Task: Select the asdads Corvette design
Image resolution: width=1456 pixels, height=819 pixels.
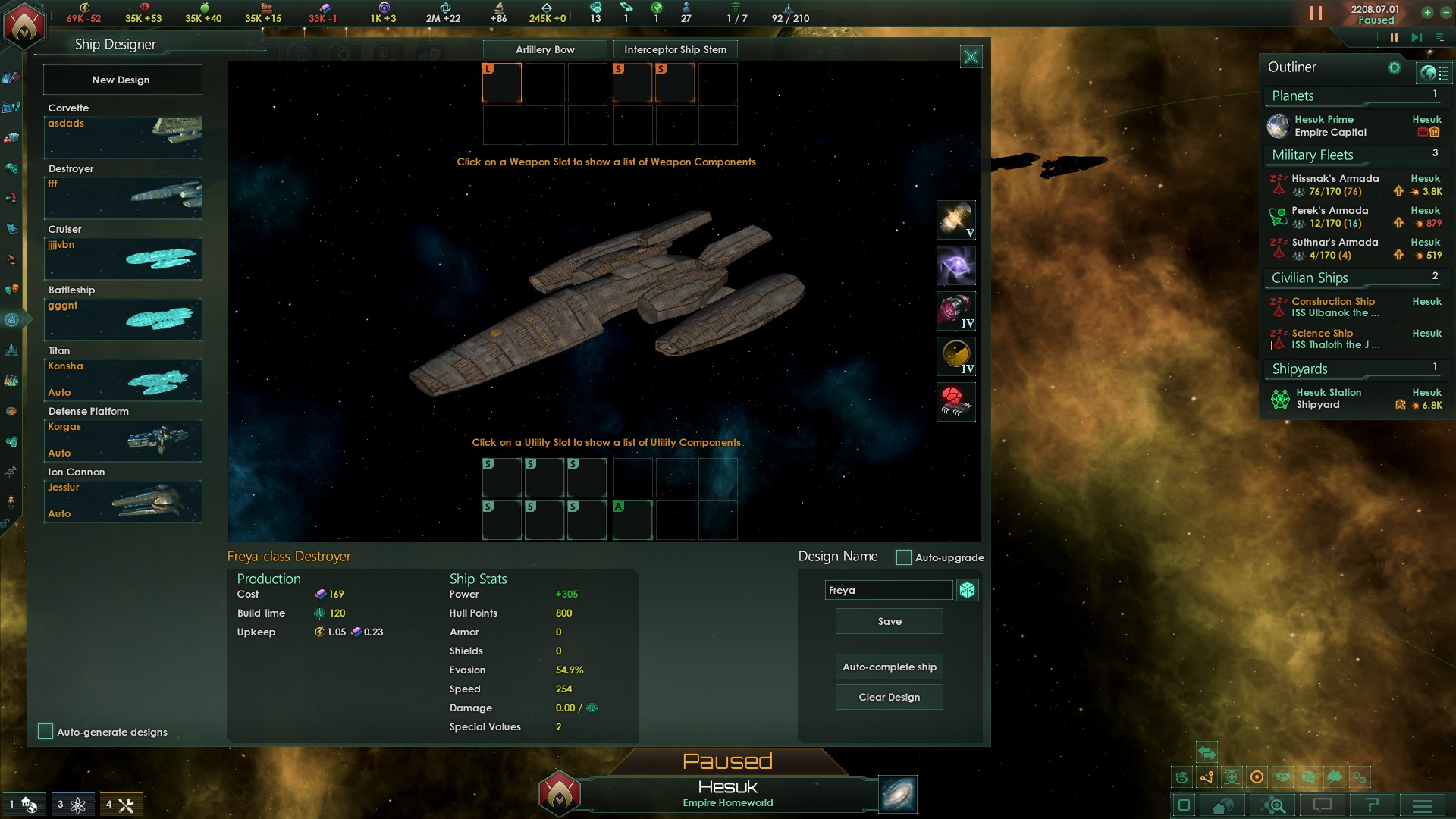Action: click(123, 136)
